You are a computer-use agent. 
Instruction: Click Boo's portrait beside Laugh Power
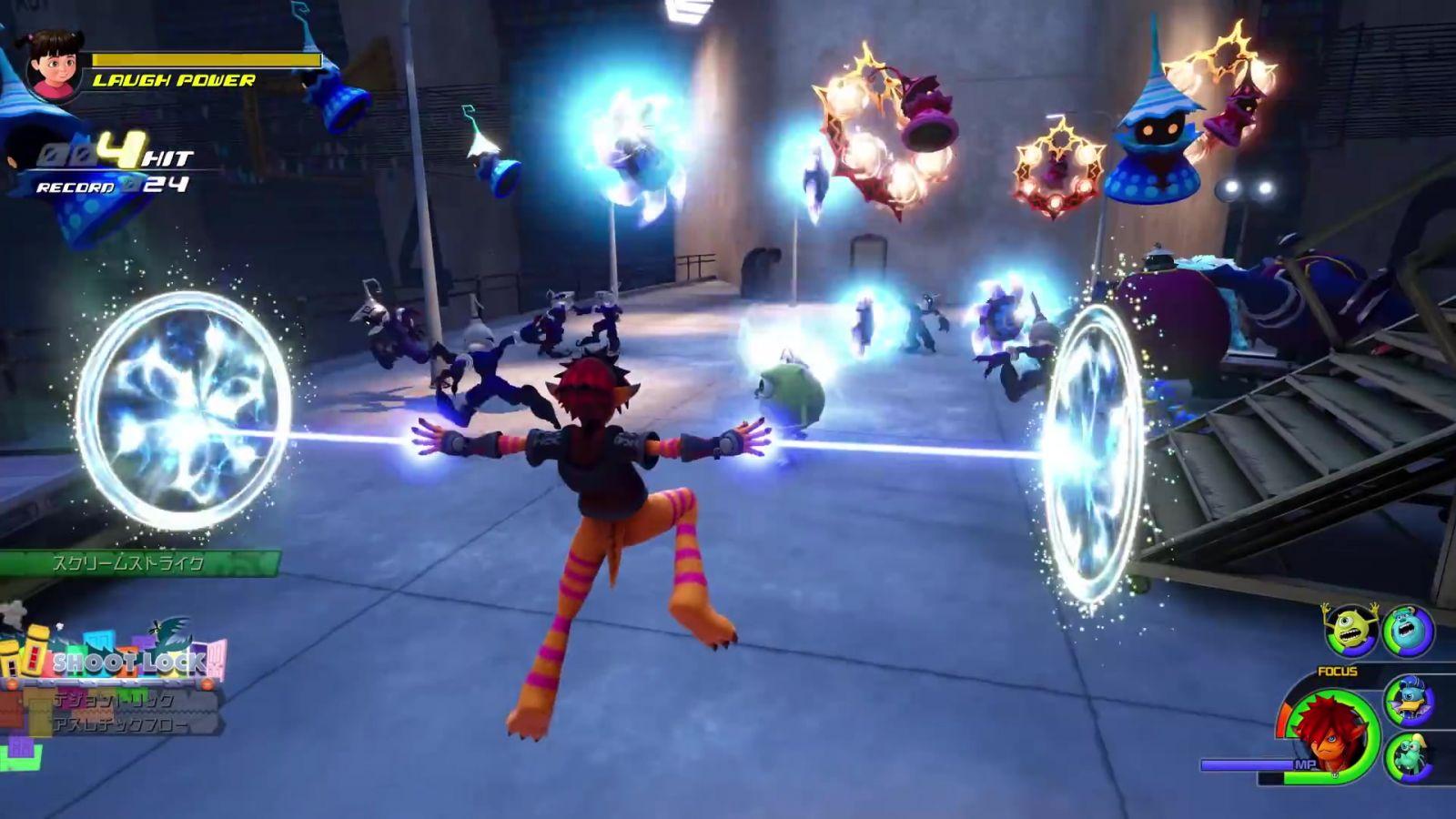(x=54, y=66)
